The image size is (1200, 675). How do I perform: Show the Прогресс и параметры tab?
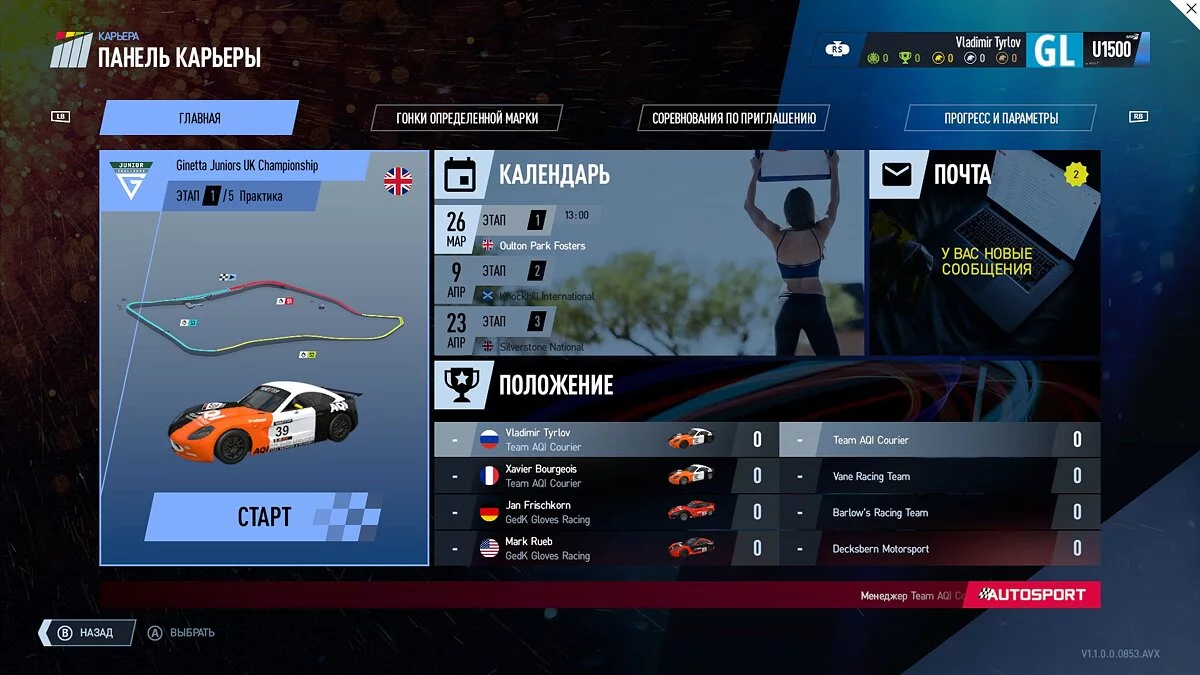(1000, 118)
